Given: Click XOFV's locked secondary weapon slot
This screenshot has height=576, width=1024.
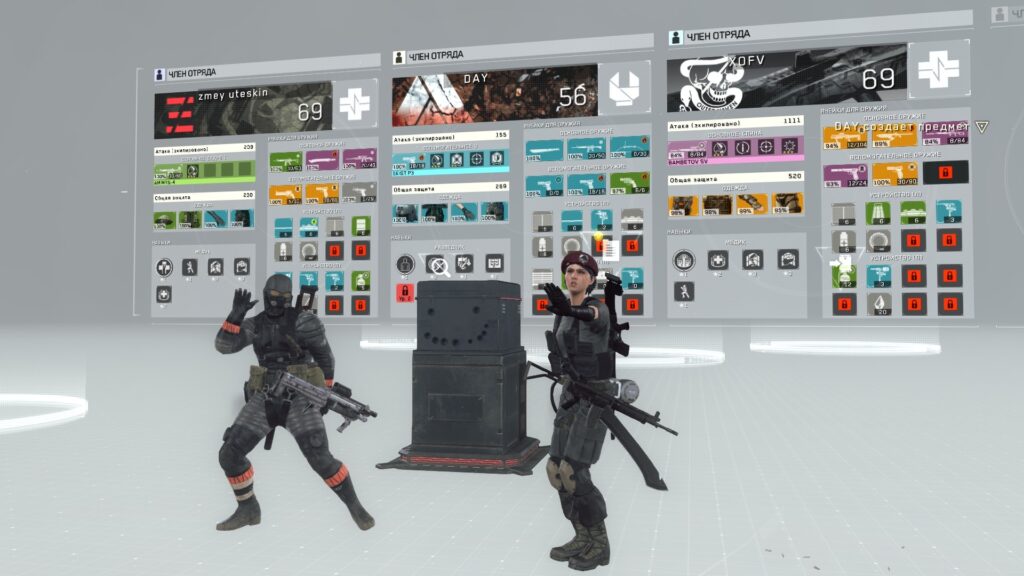Looking at the screenshot, I should [x=945, y=173].
